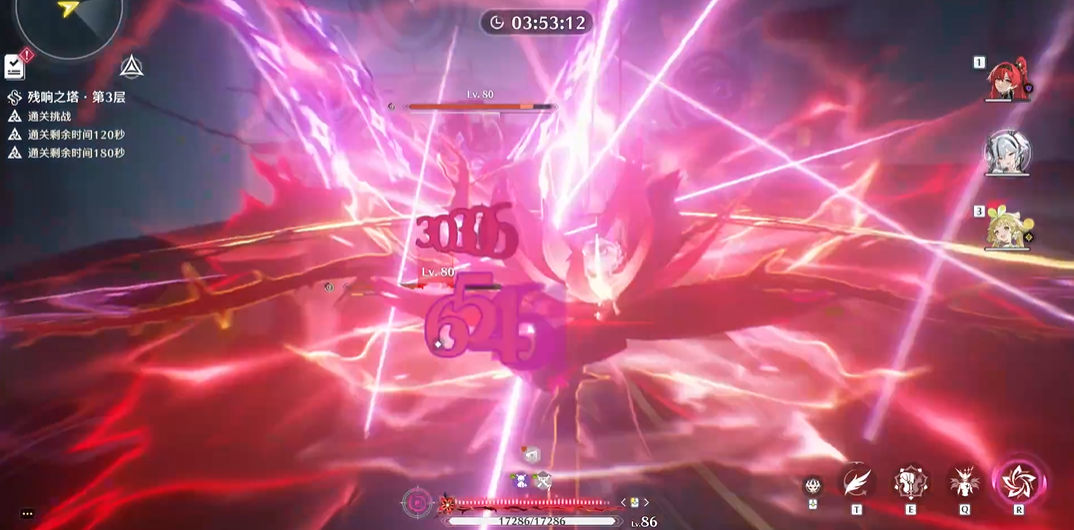
Task: Switch to the blonde character portrait
Action: (x=1005, y=229)
